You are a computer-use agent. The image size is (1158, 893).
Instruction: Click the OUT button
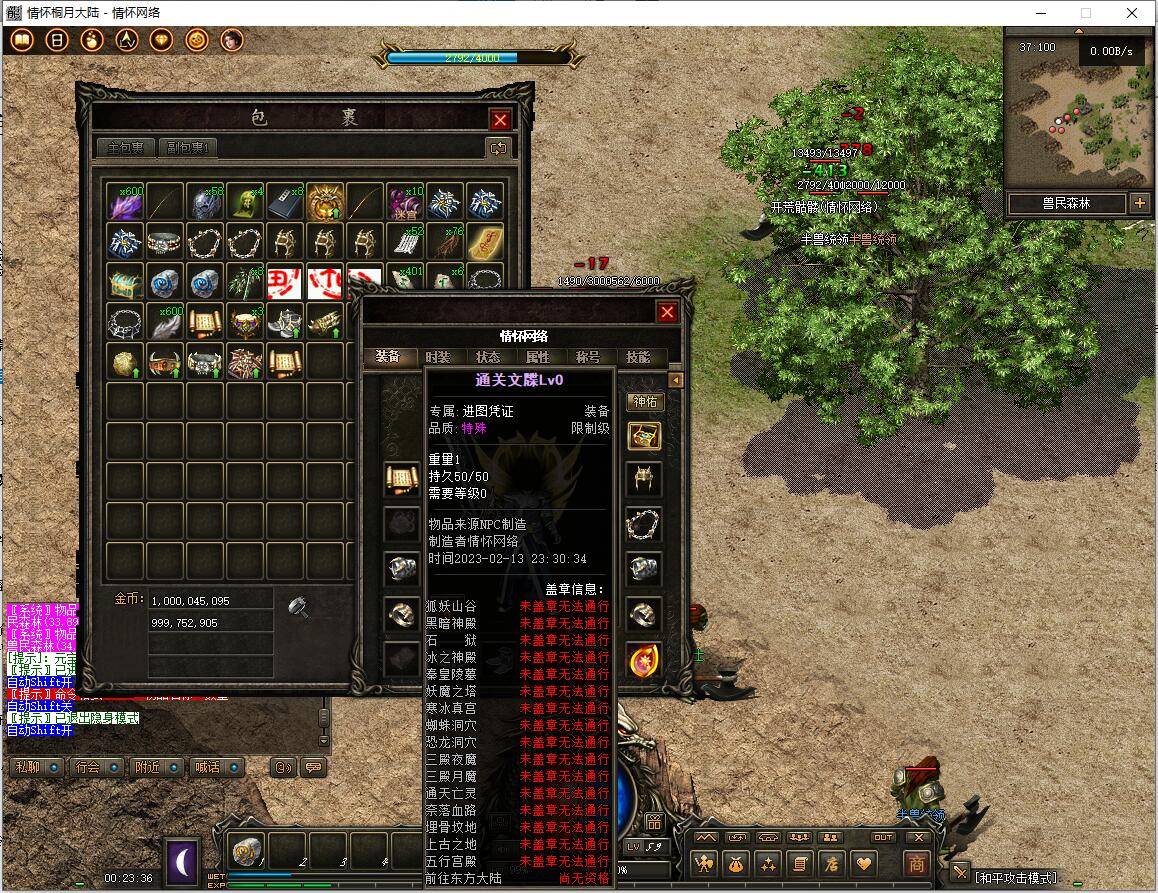(883, 838)
